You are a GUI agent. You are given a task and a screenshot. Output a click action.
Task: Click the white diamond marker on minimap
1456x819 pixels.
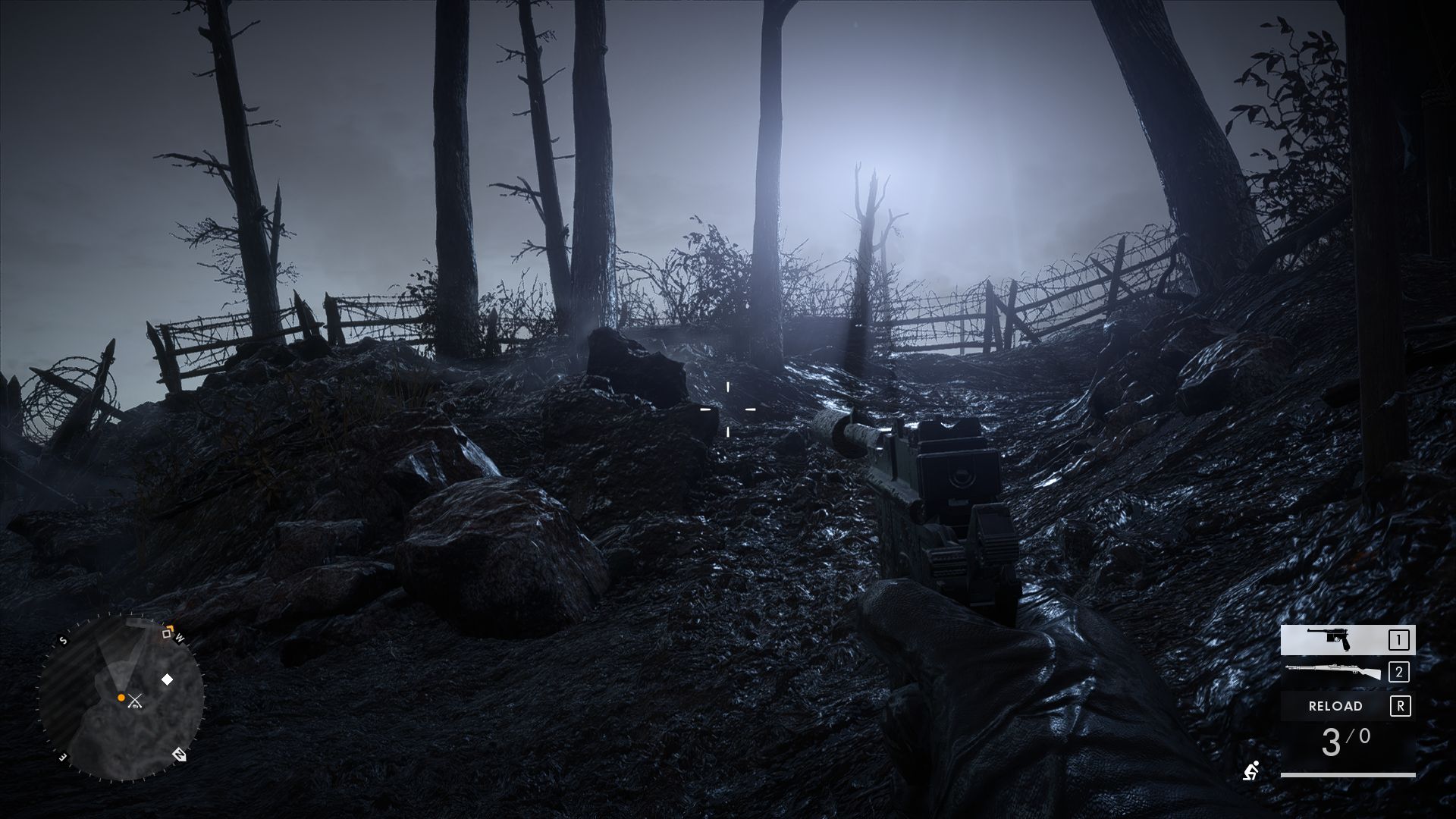point(167,679)
